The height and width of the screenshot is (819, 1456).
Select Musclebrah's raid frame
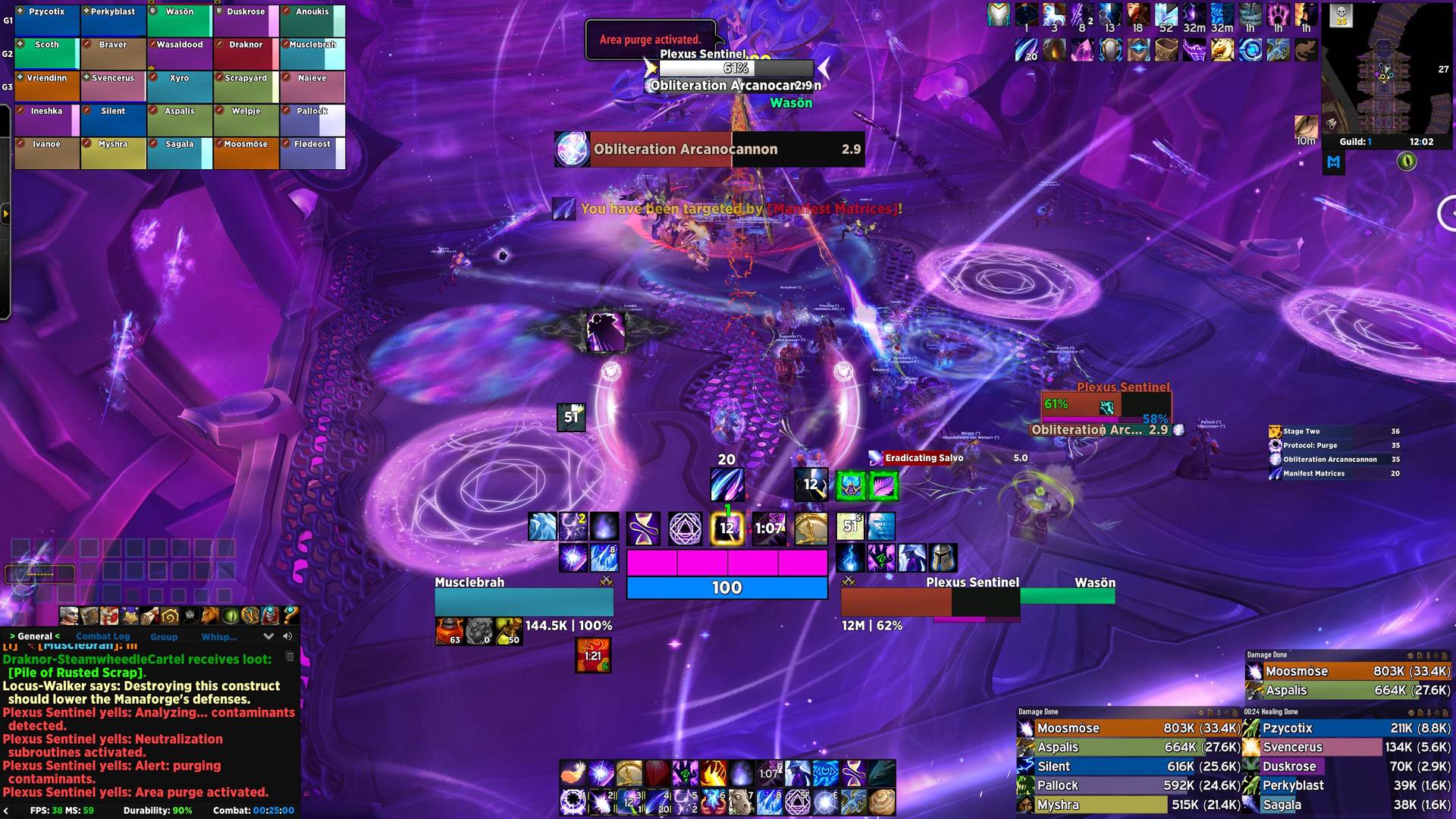312,54
